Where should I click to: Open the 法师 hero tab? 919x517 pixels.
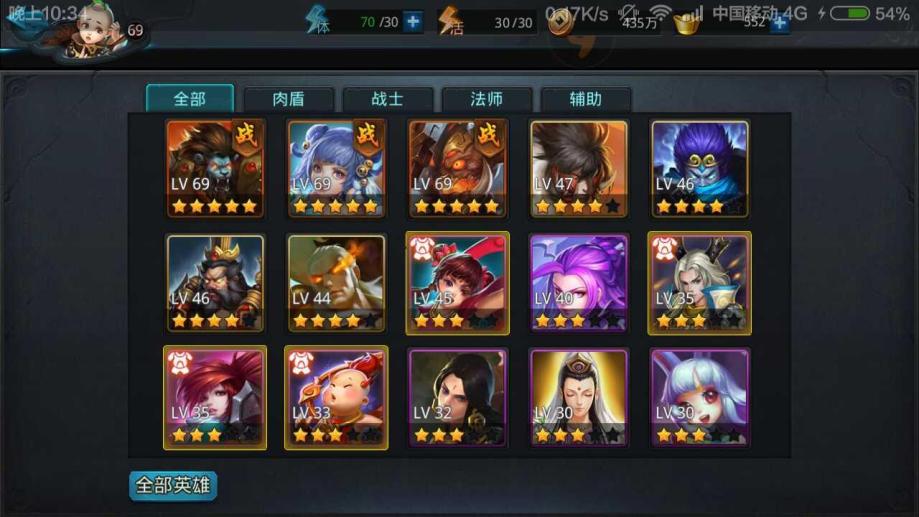(486, 99)
